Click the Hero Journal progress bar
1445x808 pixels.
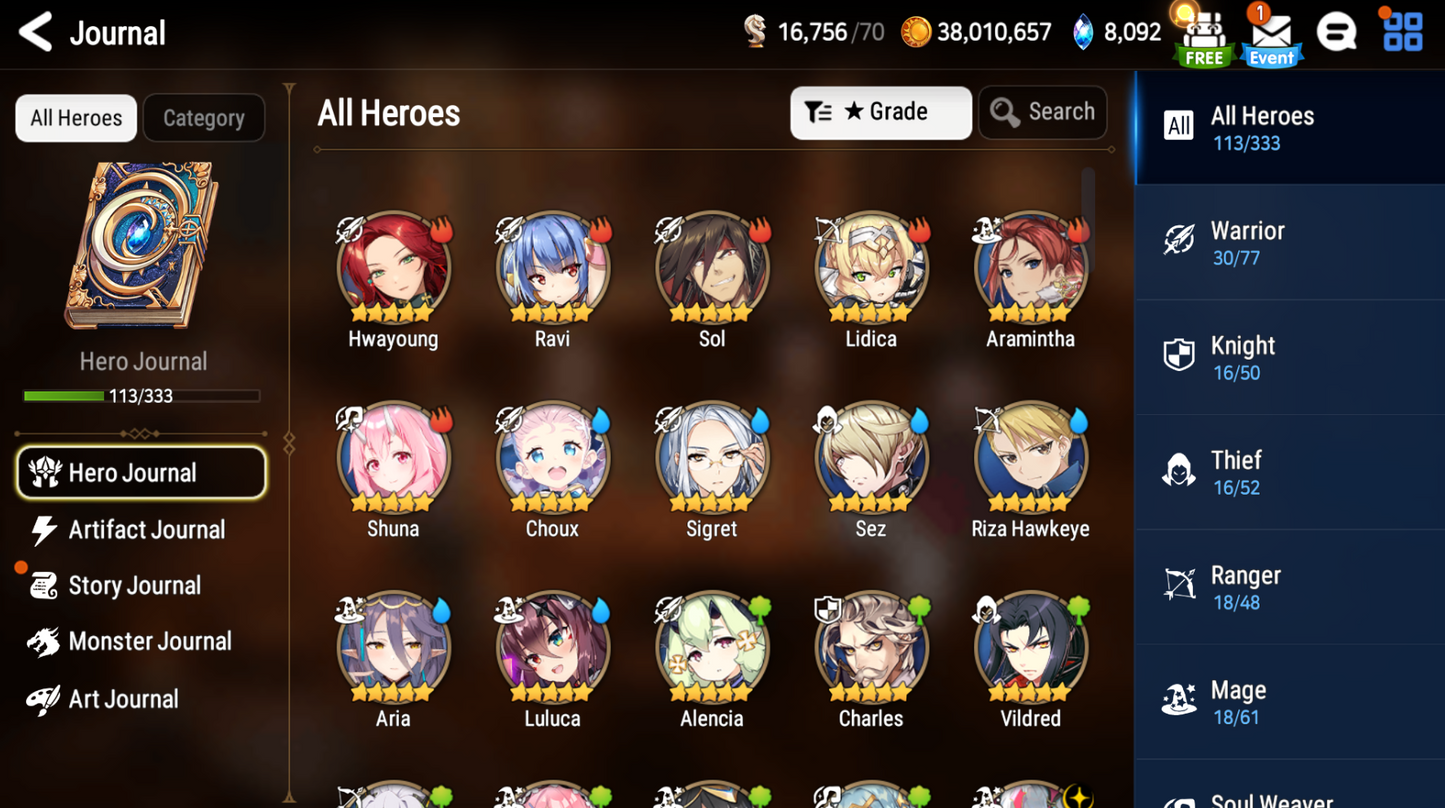[x=142, y=395]
